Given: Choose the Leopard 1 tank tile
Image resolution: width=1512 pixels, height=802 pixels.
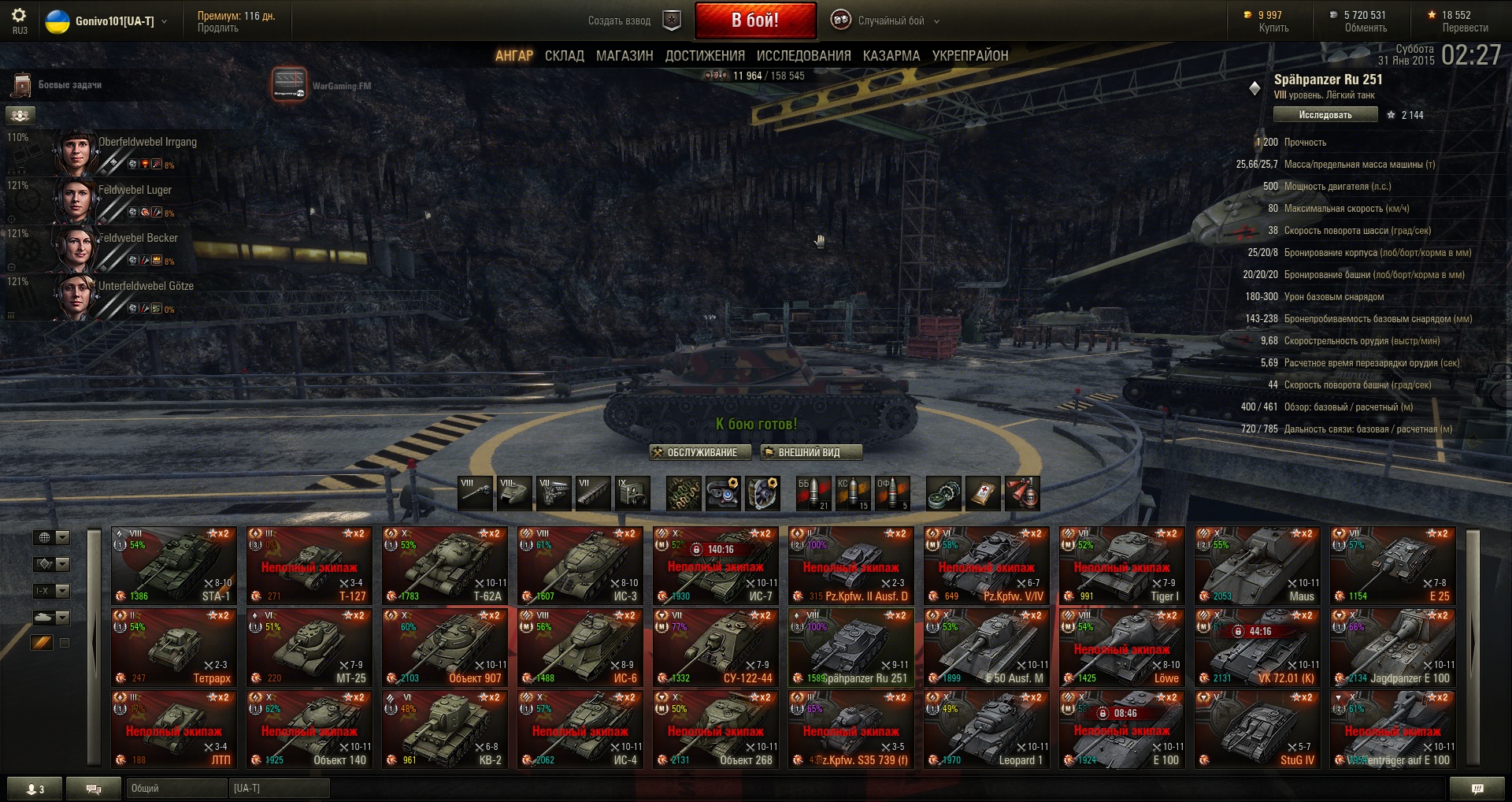Looking at the screenshot, I should (986, 729).
